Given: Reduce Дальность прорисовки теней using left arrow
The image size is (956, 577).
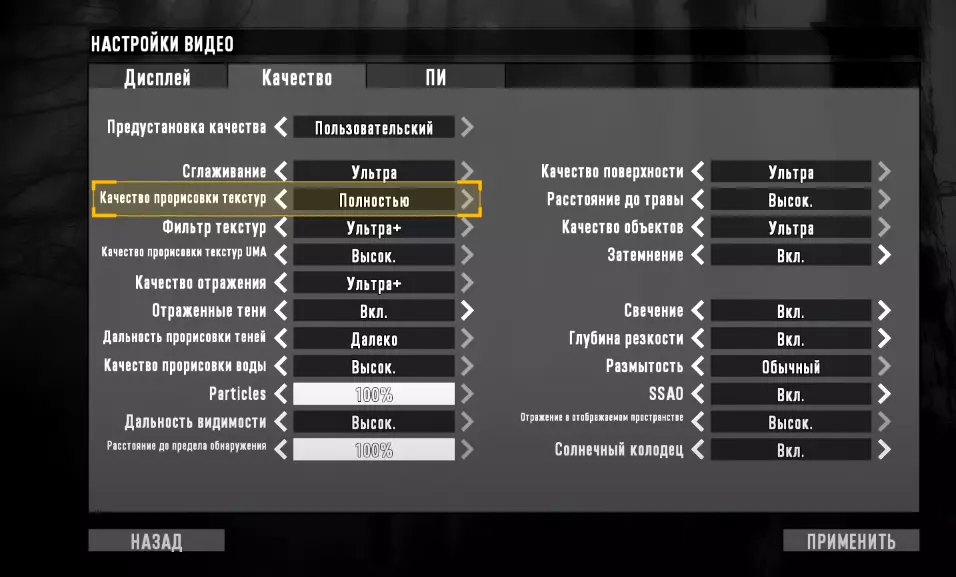Looking at the screenshot, I should click(281, 339).
